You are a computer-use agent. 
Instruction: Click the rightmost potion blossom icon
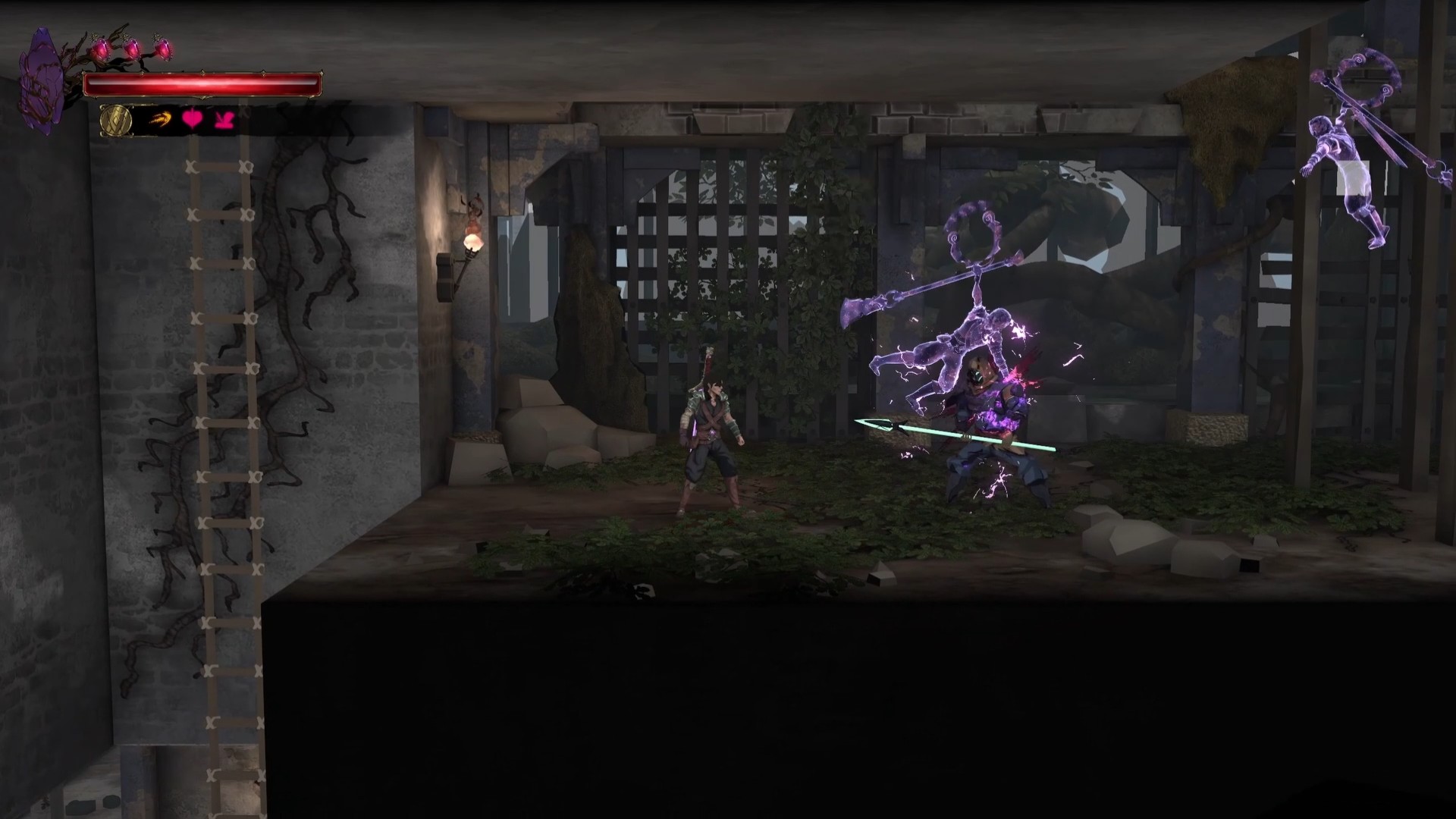click(x=163, y=49)
